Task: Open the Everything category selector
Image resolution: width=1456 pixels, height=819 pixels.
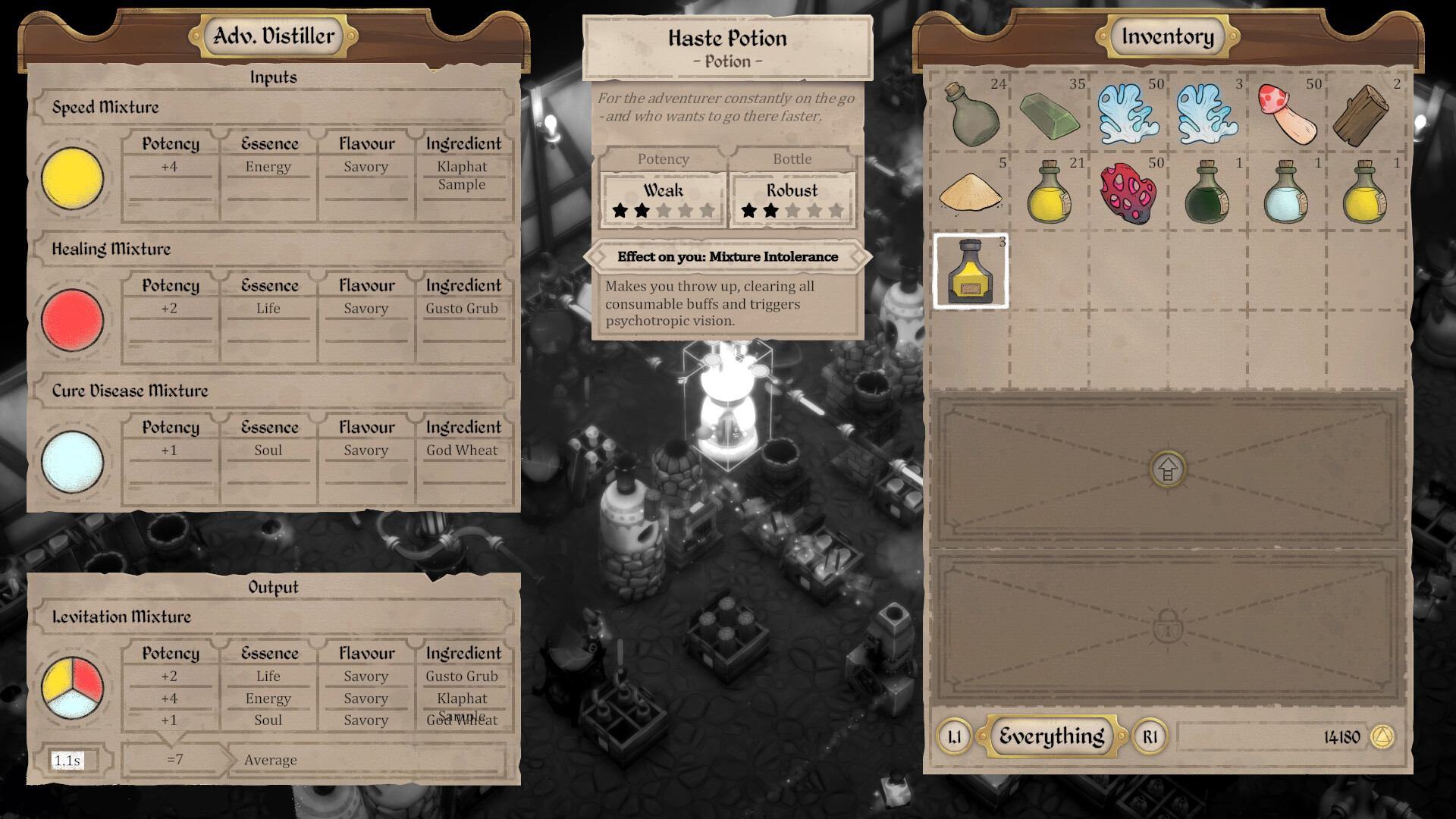Action: [1051, 736]
